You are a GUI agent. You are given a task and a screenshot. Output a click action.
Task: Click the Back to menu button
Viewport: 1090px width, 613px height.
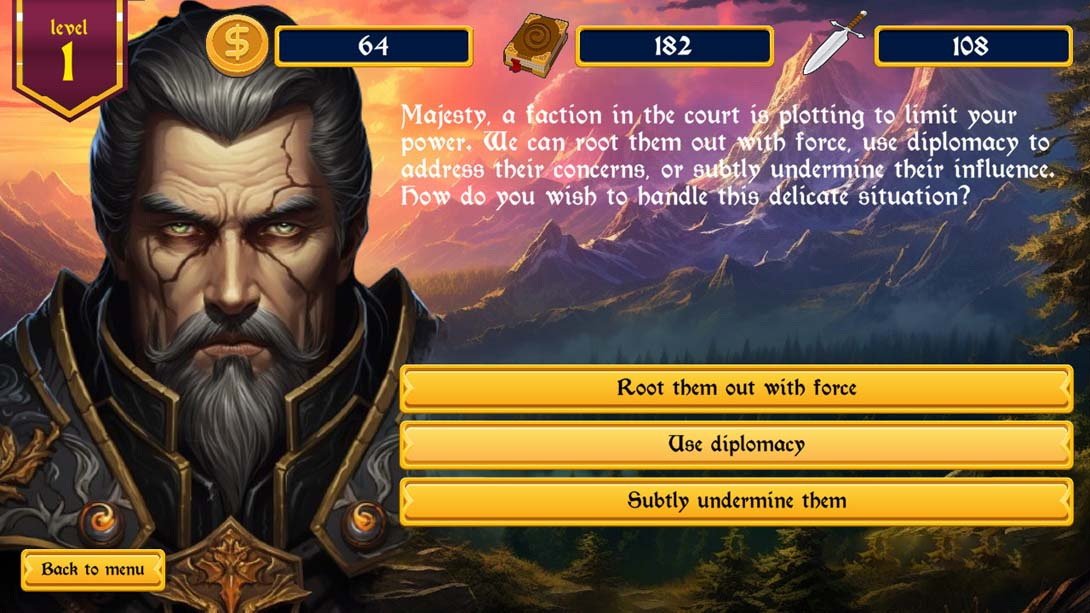93,570
